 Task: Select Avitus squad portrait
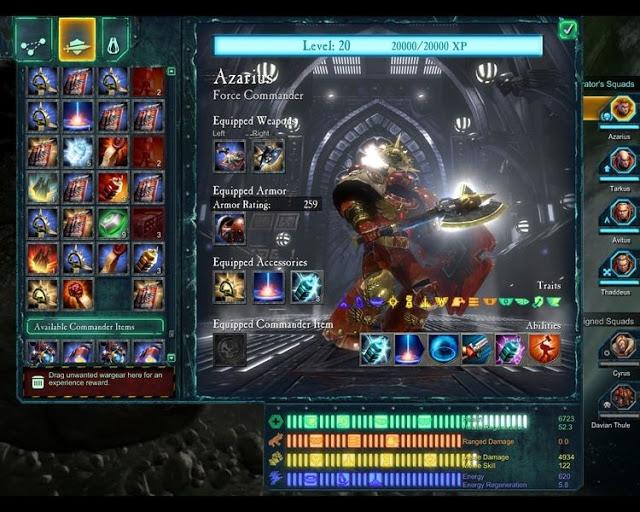(623, 212)
